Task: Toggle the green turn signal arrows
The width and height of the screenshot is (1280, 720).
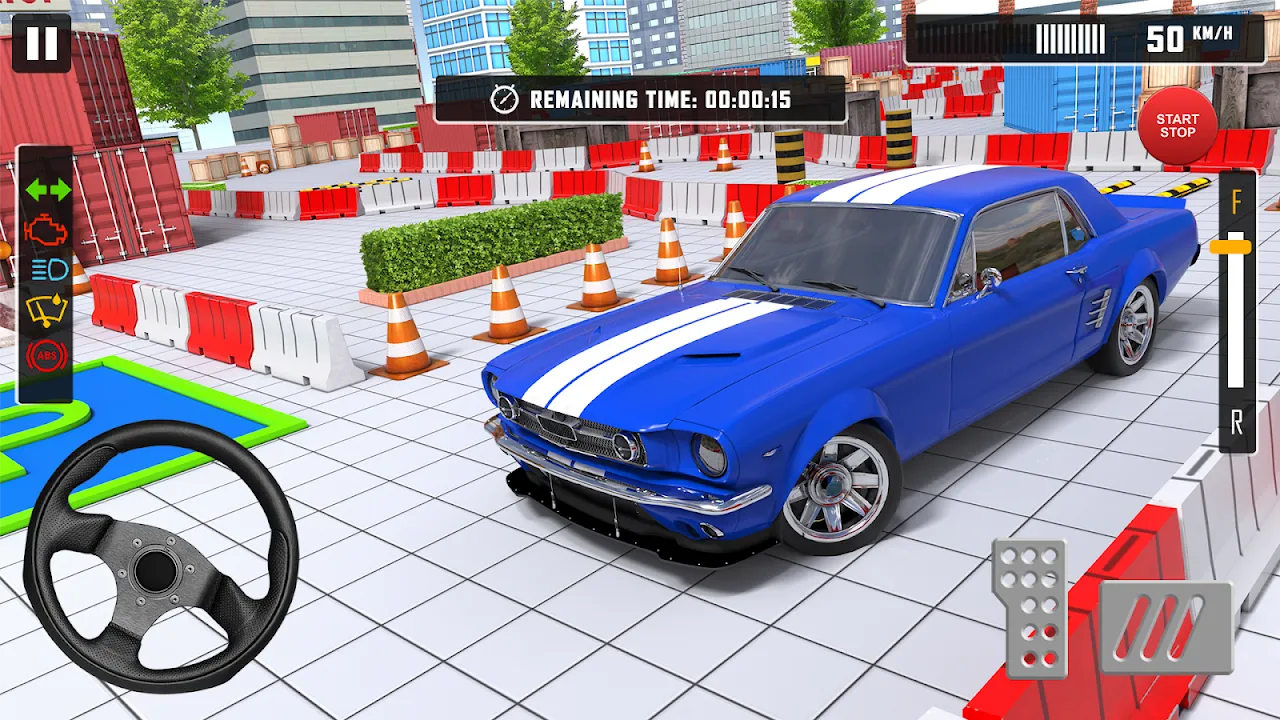Action: coord(47,189)
